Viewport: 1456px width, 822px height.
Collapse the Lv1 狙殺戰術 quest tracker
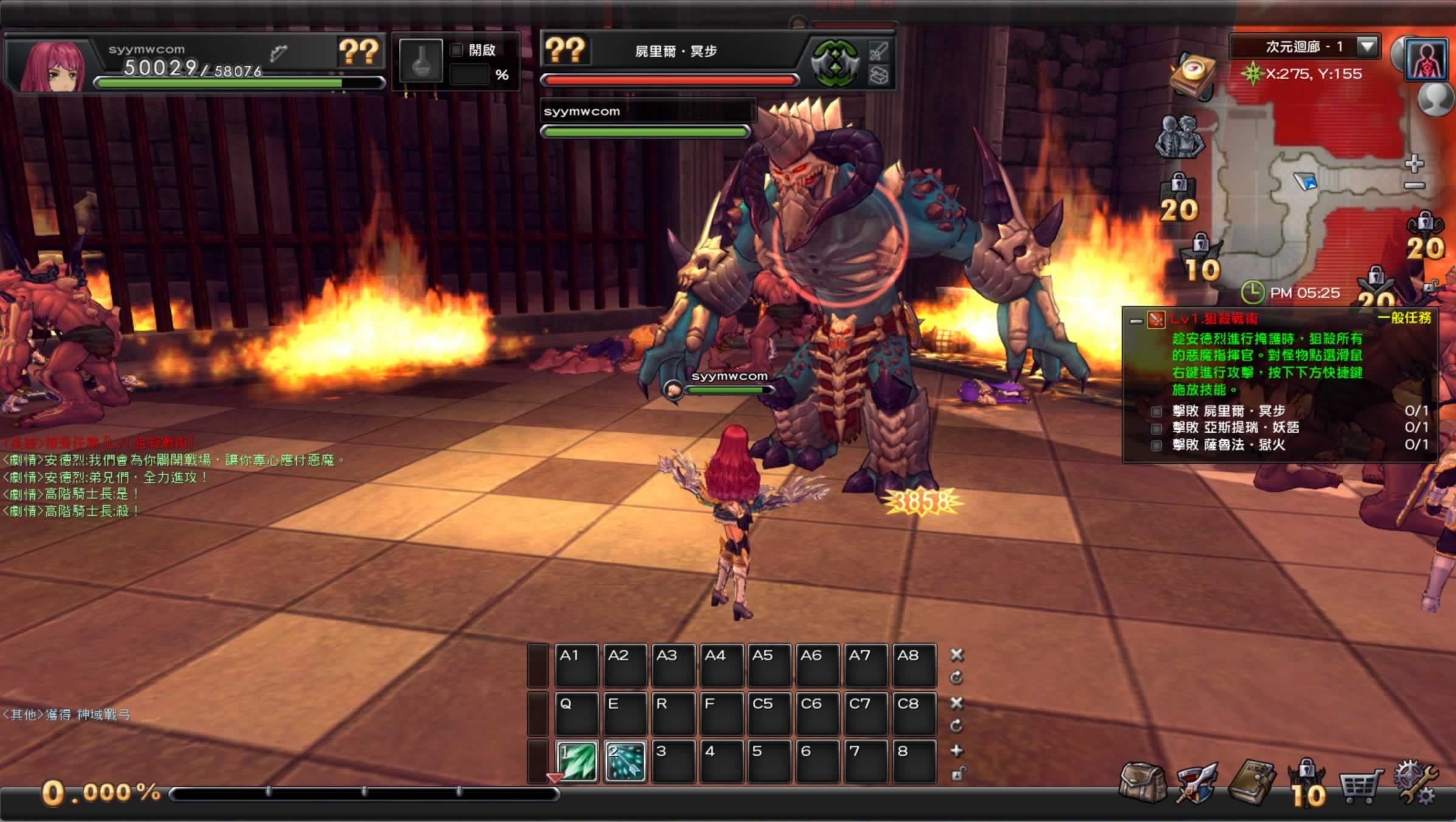(x=1135, y=320)
